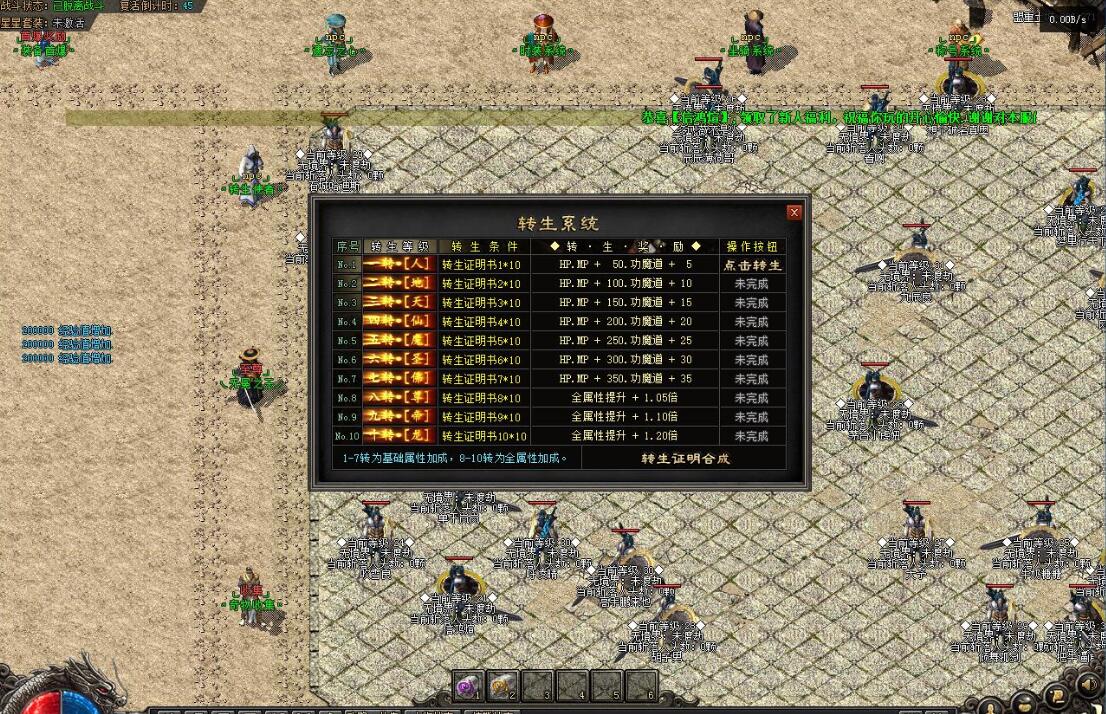Toggle the sound speaker icon
Viewport: 1106px width, 714px height.
point(1088,686)
